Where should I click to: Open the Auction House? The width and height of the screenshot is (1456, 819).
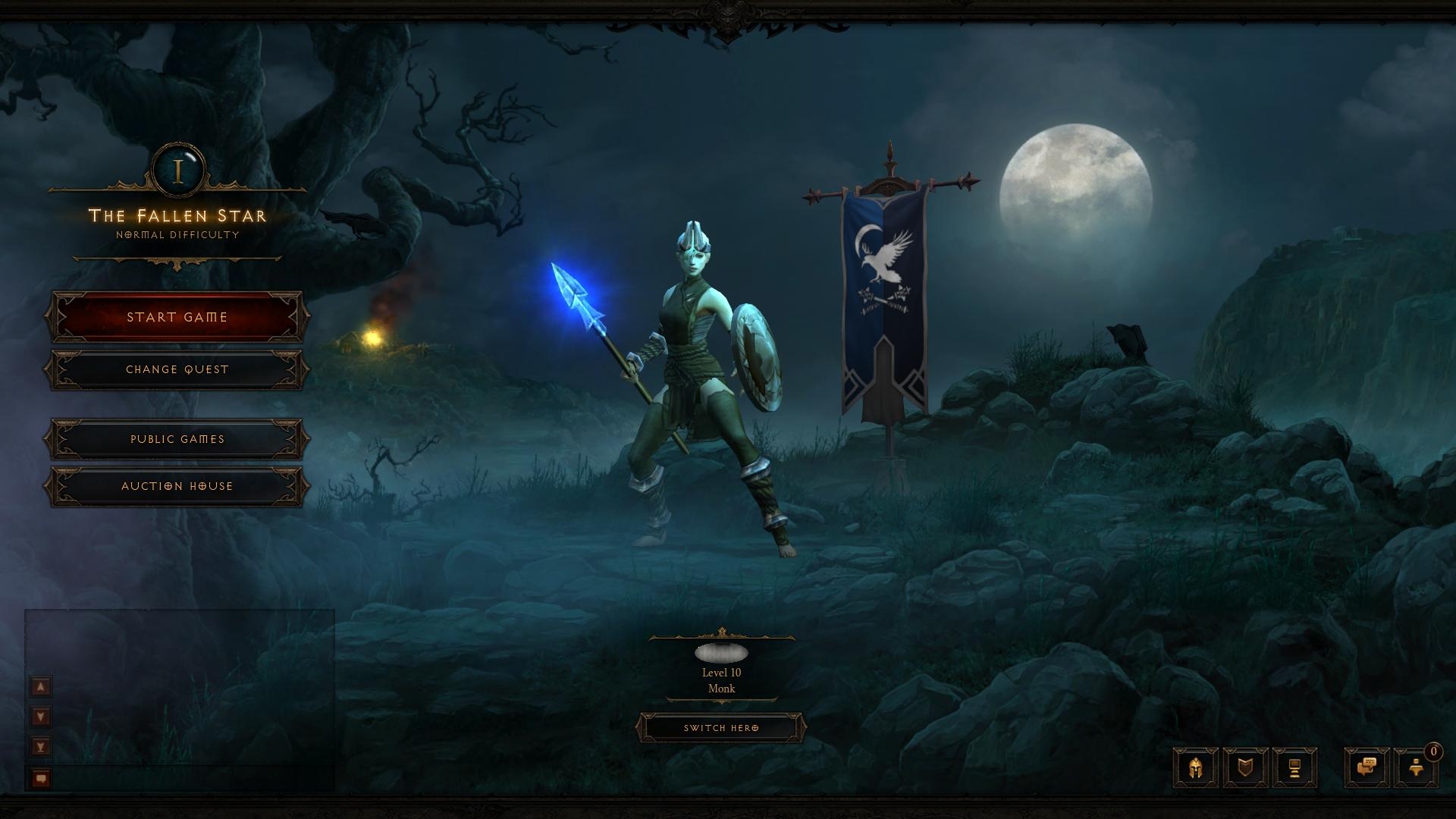(177, 486)
